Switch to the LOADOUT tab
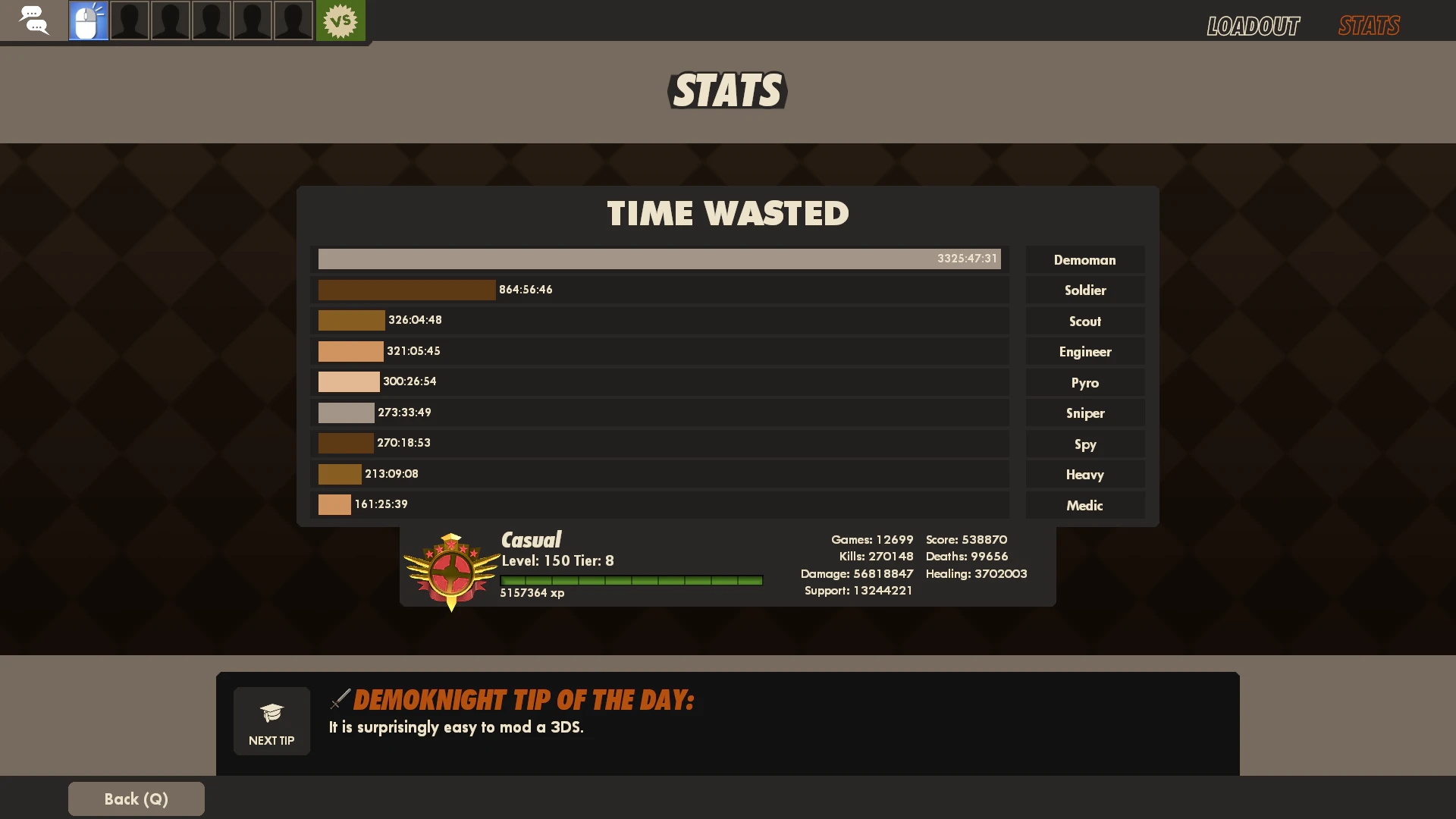This screenshot has height=819, width=1456. pos(1253,25)
